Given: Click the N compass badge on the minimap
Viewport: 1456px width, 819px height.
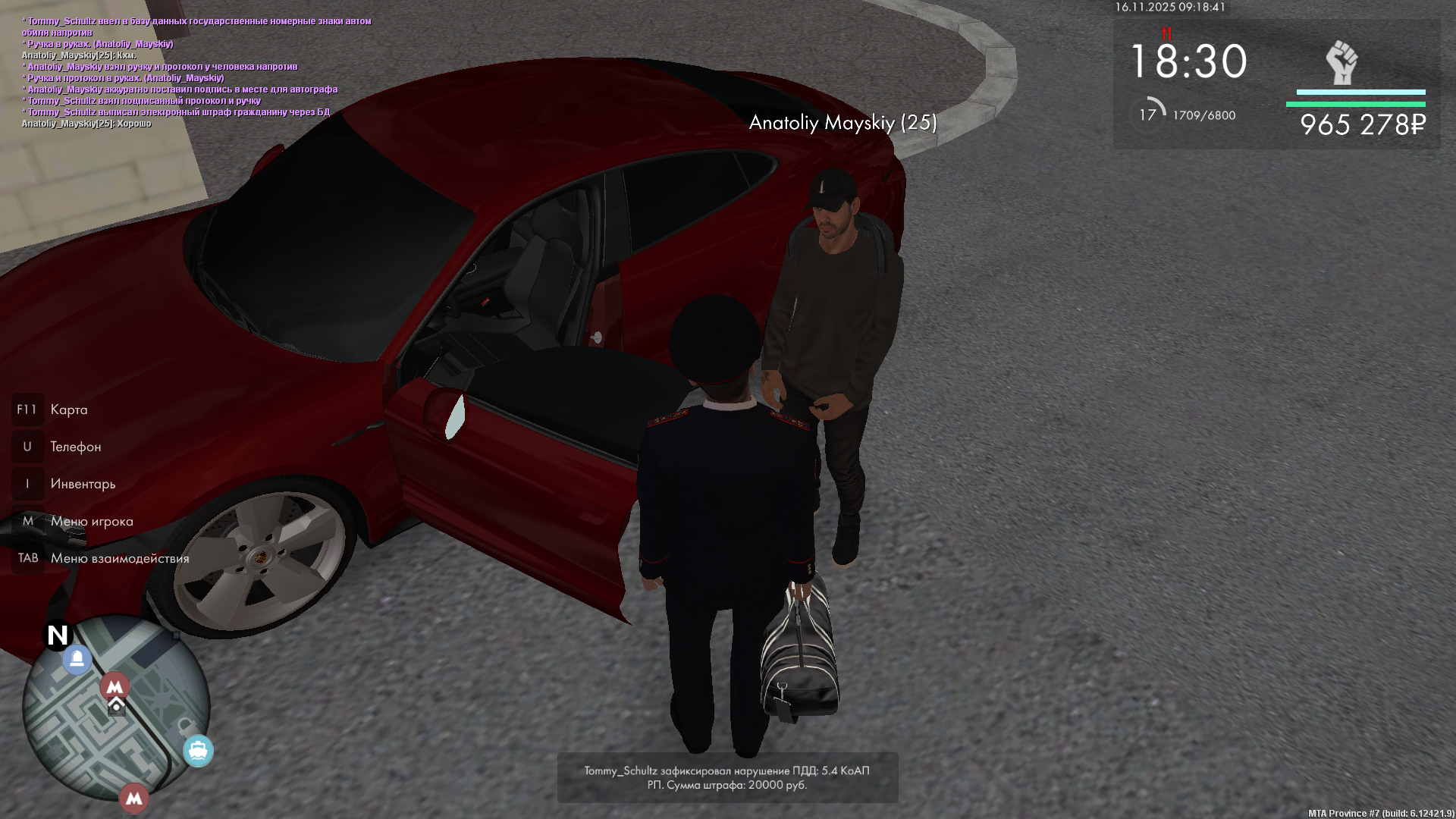Looking at the screenshot, I should [x=58, y=635].
